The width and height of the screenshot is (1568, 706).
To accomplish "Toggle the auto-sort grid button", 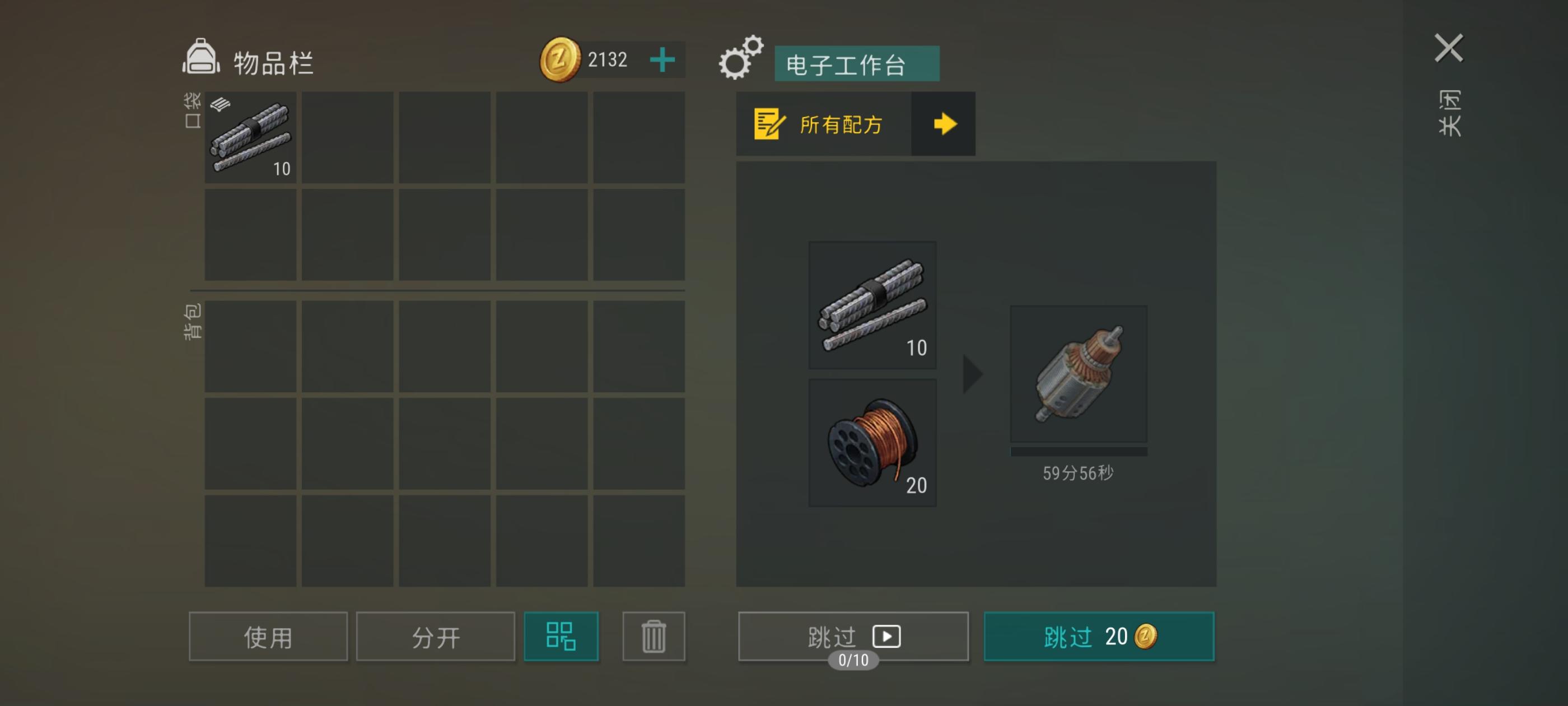I will click(561, 636).
